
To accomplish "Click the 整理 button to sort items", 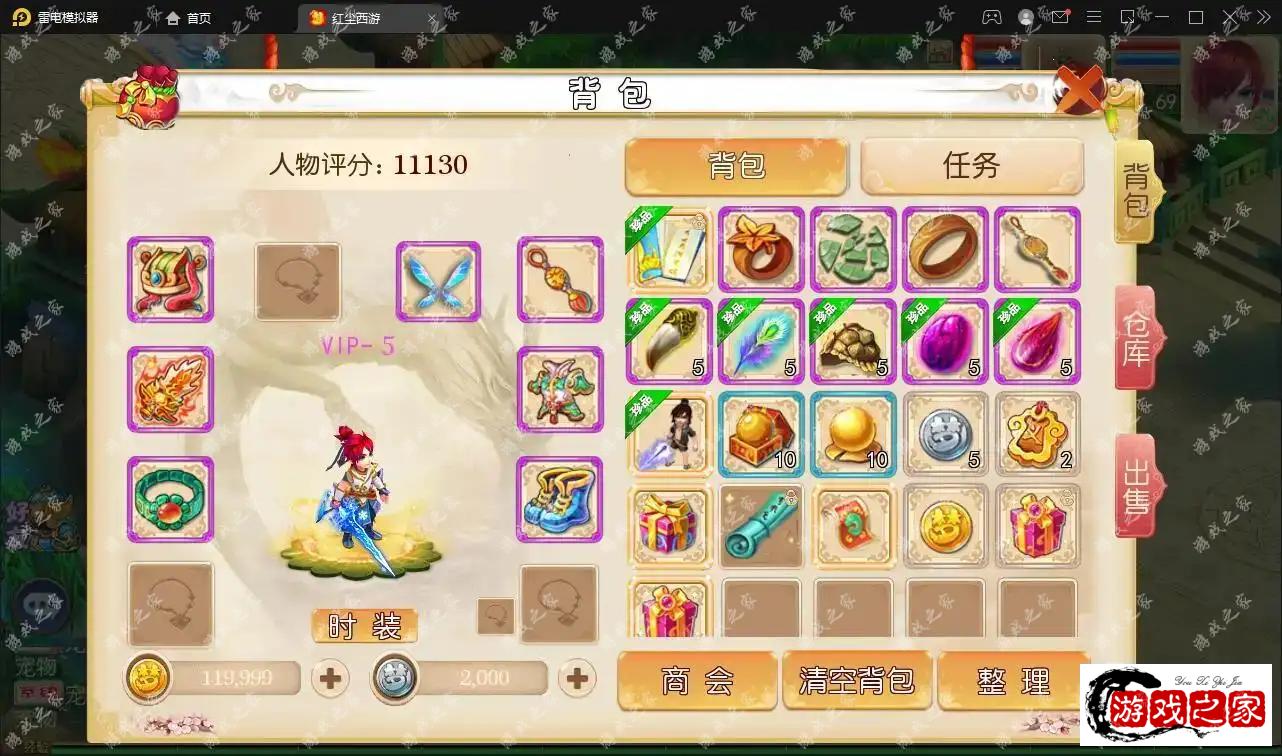I will coord(1015,680).
